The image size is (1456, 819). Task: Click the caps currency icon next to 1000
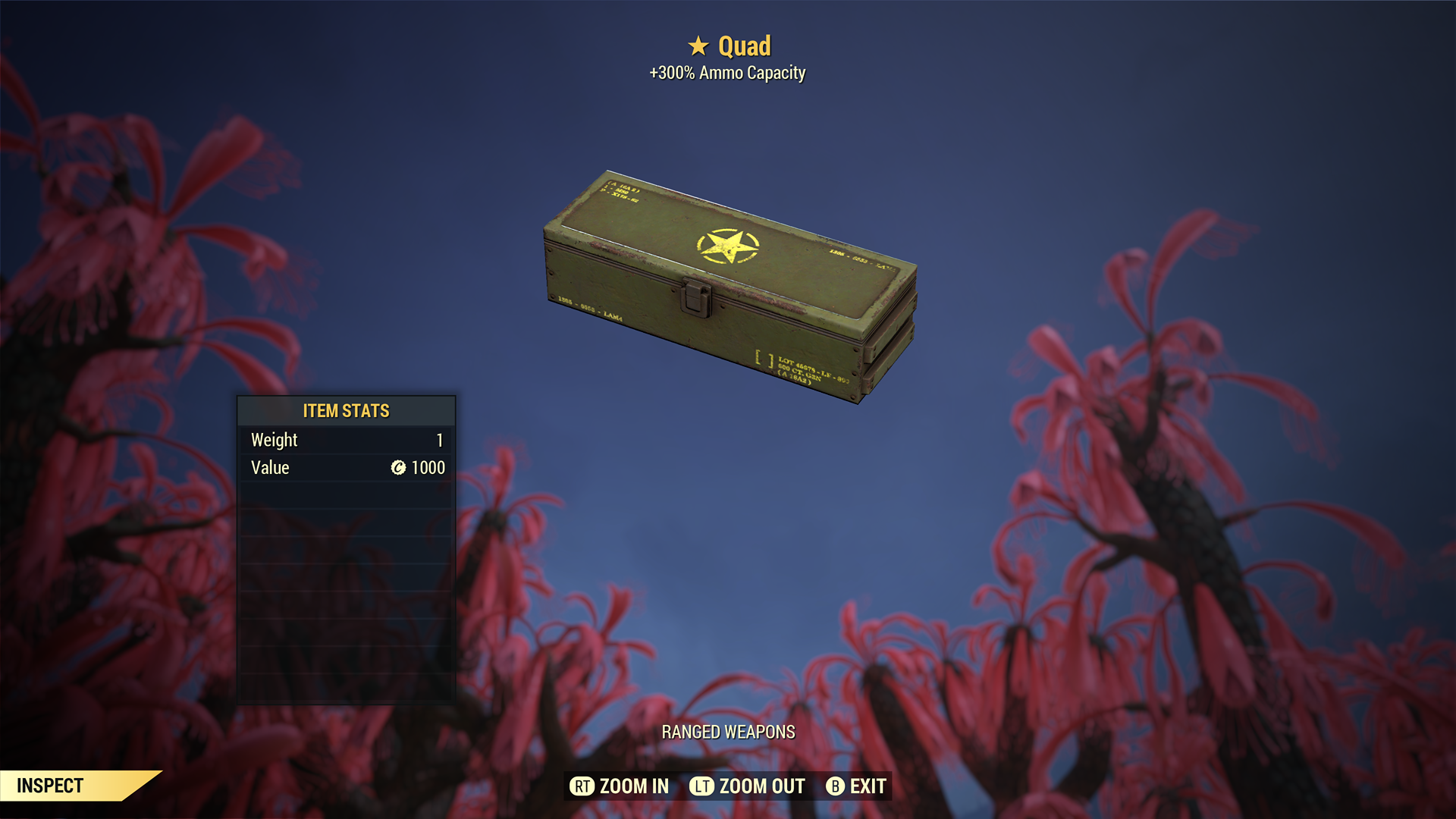(400, 468)
